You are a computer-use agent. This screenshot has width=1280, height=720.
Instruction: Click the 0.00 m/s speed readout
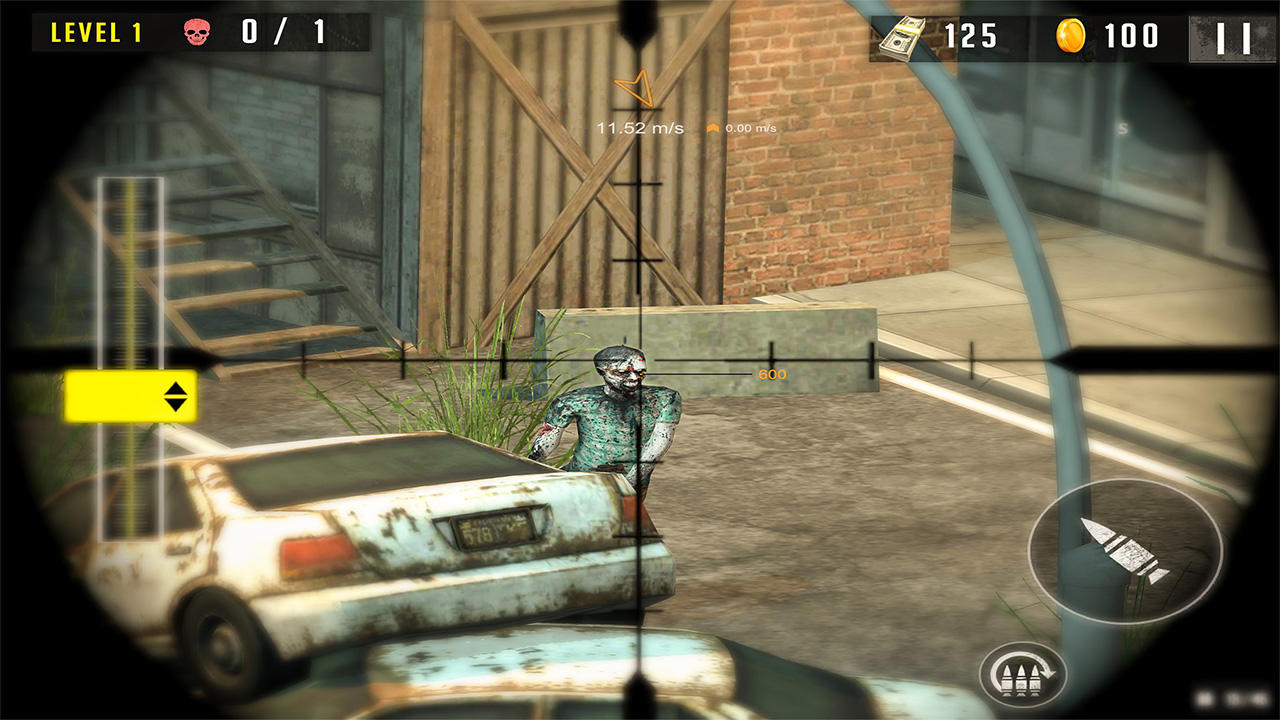pyautogui.click(x=748, y=127)
